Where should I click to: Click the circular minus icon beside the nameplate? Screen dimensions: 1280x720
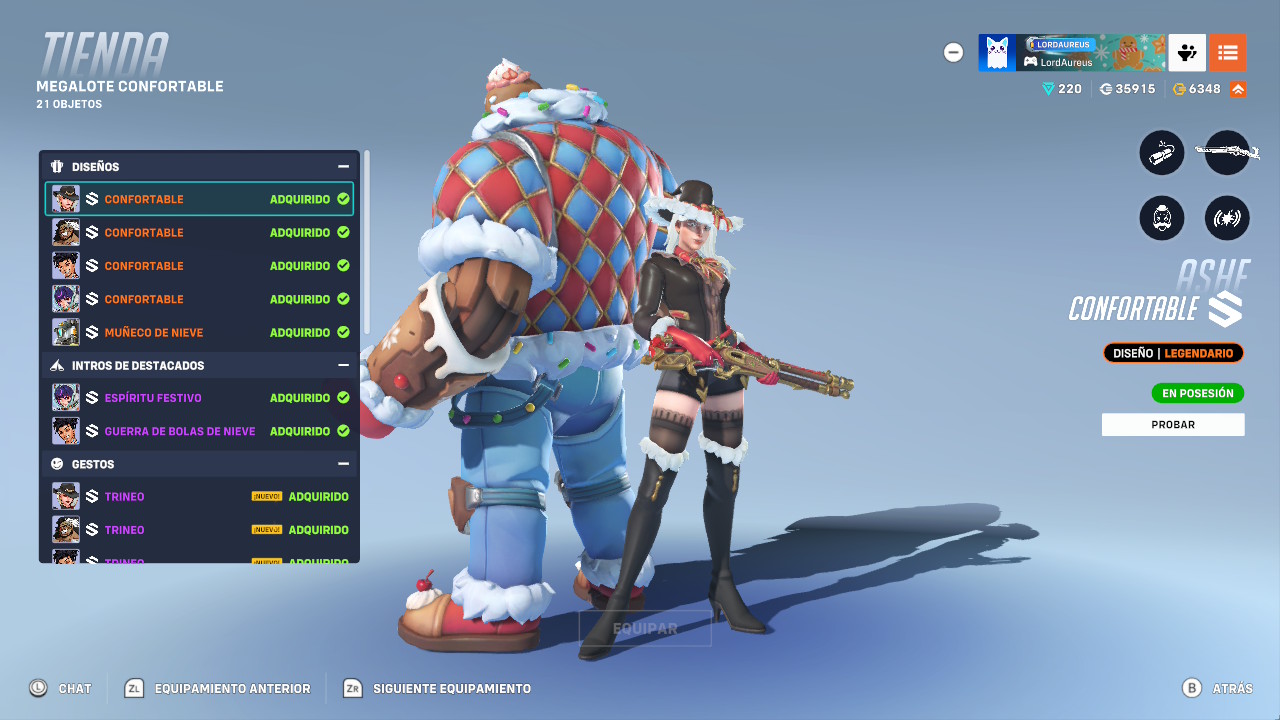(x=953, y=52)
